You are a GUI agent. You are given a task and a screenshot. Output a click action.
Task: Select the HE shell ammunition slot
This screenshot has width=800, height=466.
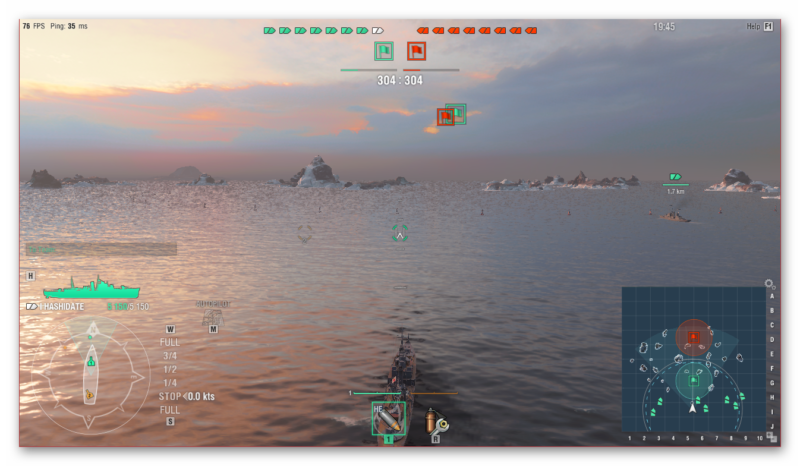click(x=388, y=418)
